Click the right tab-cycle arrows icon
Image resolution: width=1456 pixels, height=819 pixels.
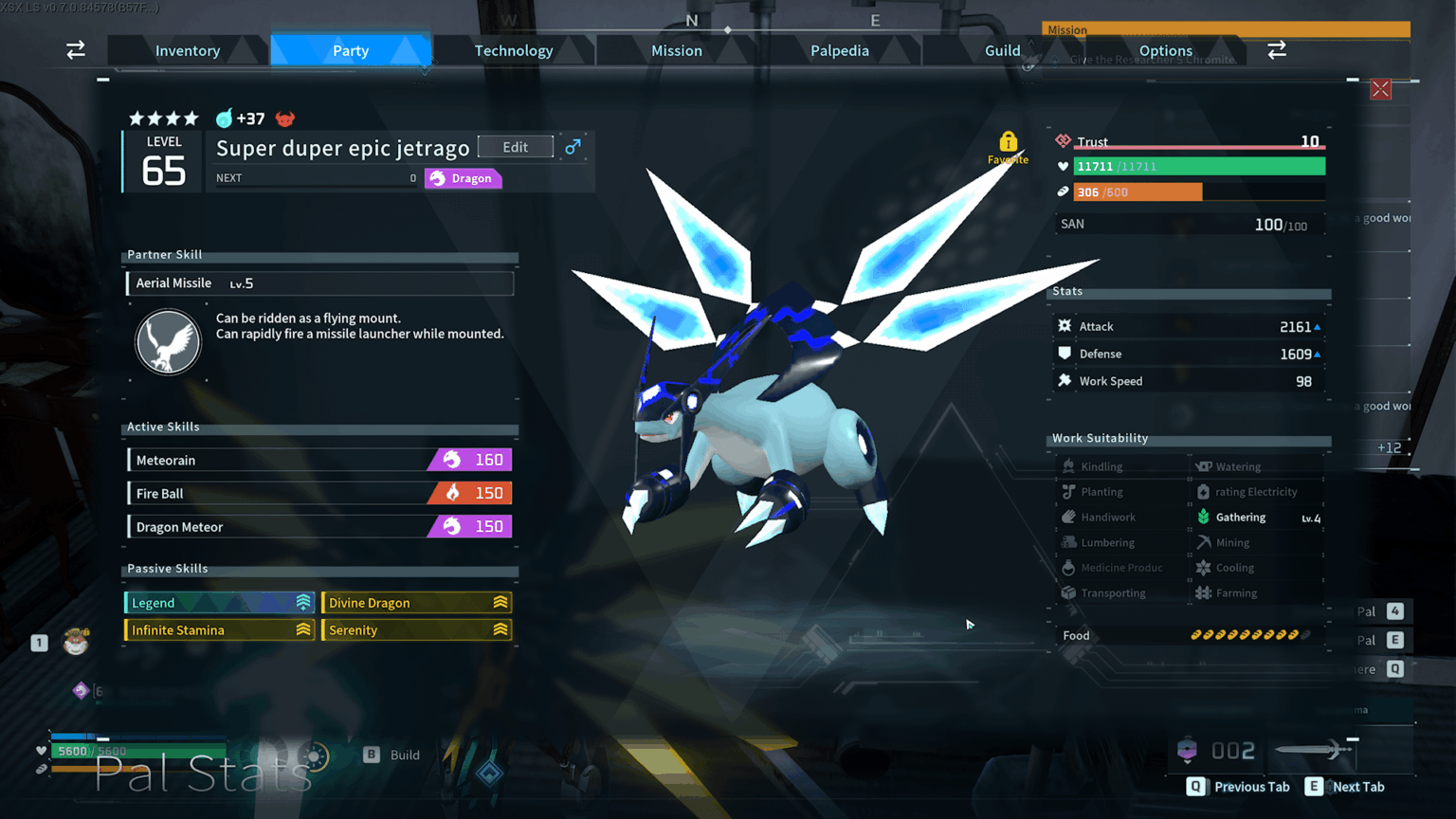[1277, 50]
